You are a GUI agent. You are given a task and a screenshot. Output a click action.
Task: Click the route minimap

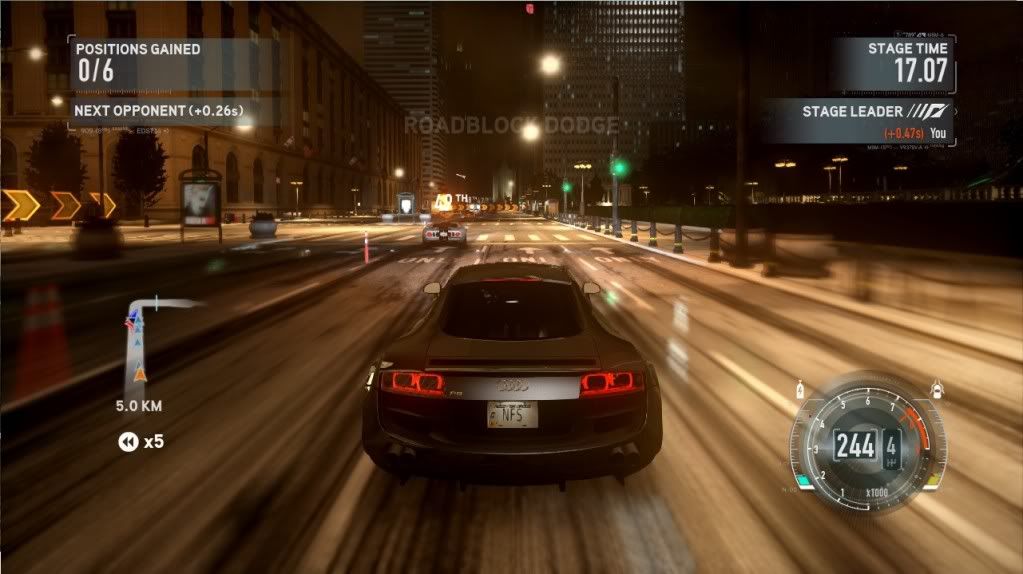pos(143,345)
